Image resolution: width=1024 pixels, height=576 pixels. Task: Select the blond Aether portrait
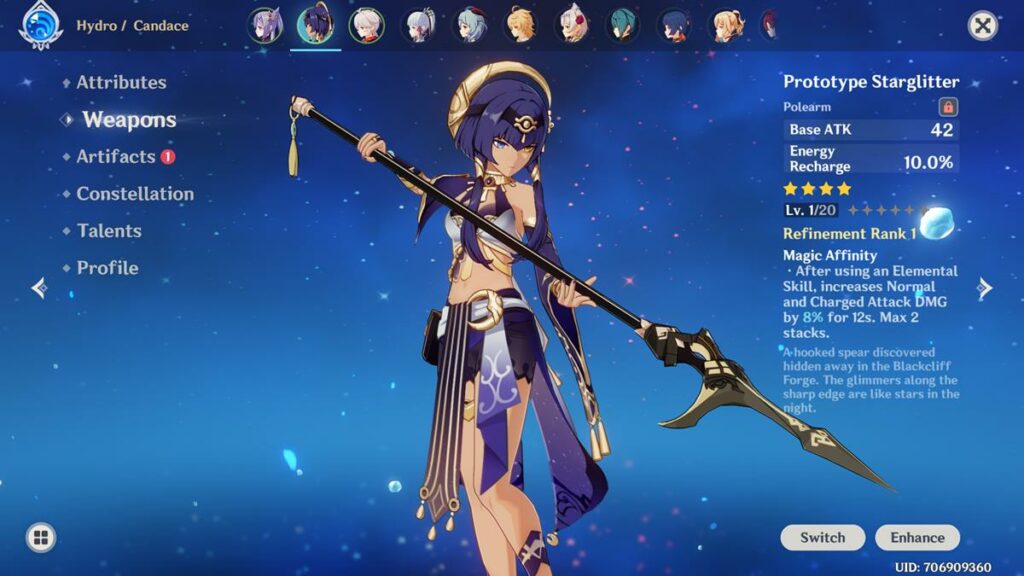click(520, 25)
